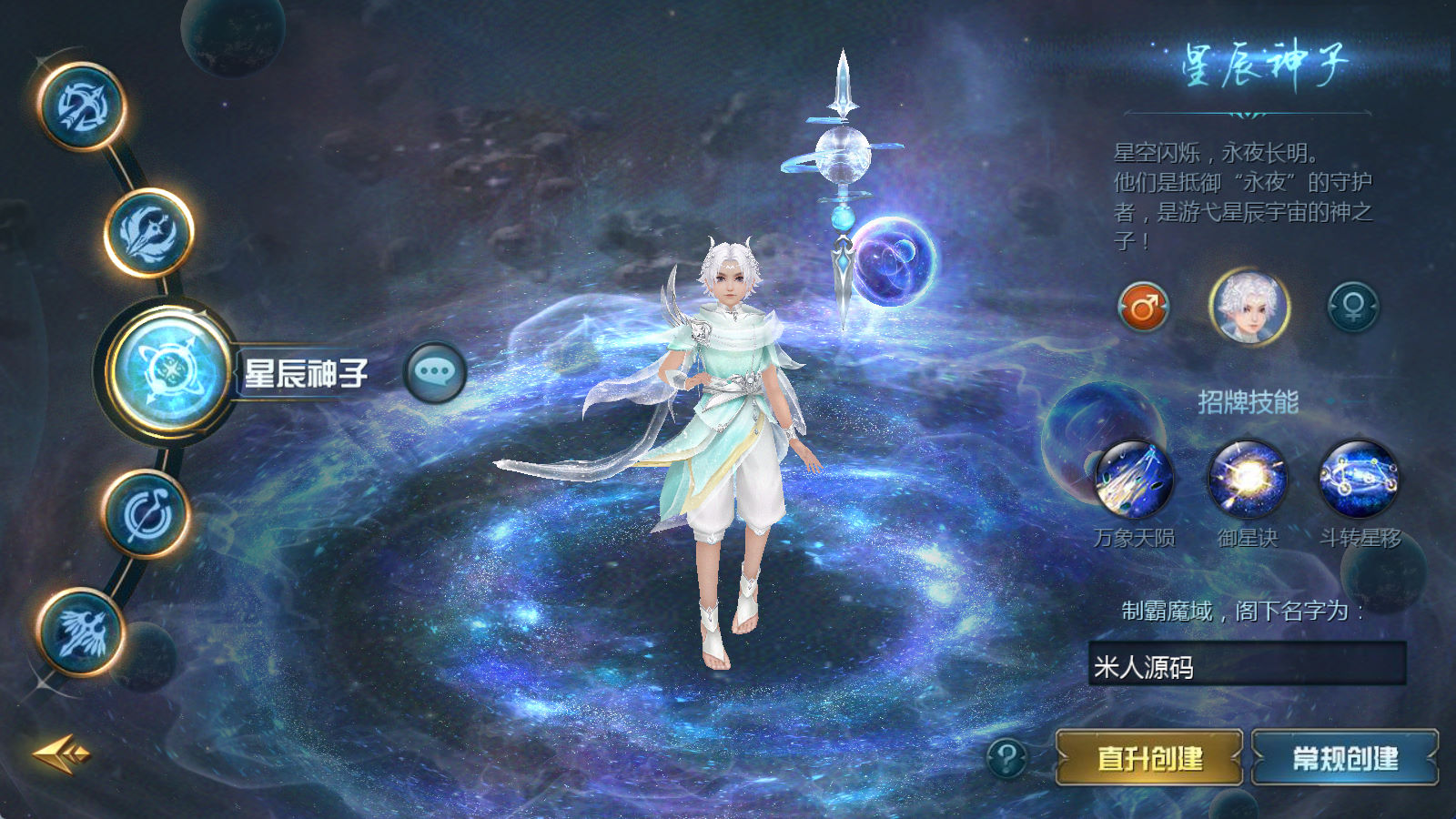1456x819 pixels.
Task: Choose the winged figure class icon
Action: click(82, 632)
